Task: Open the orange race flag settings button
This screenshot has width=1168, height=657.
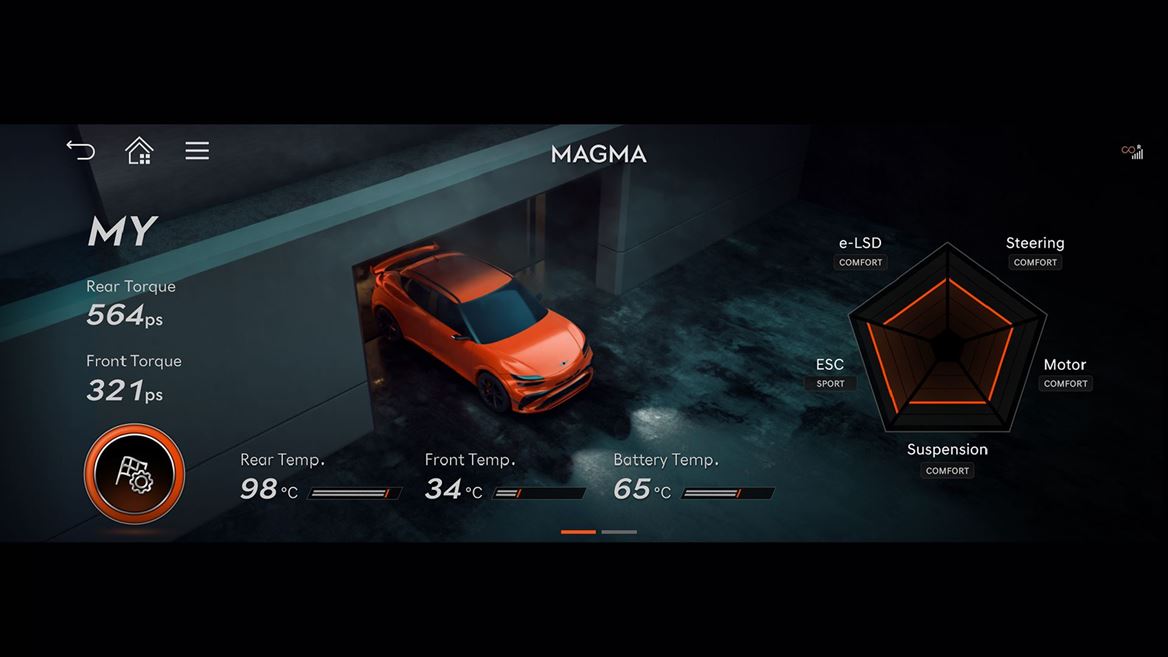Action: [x=134, y=473]
